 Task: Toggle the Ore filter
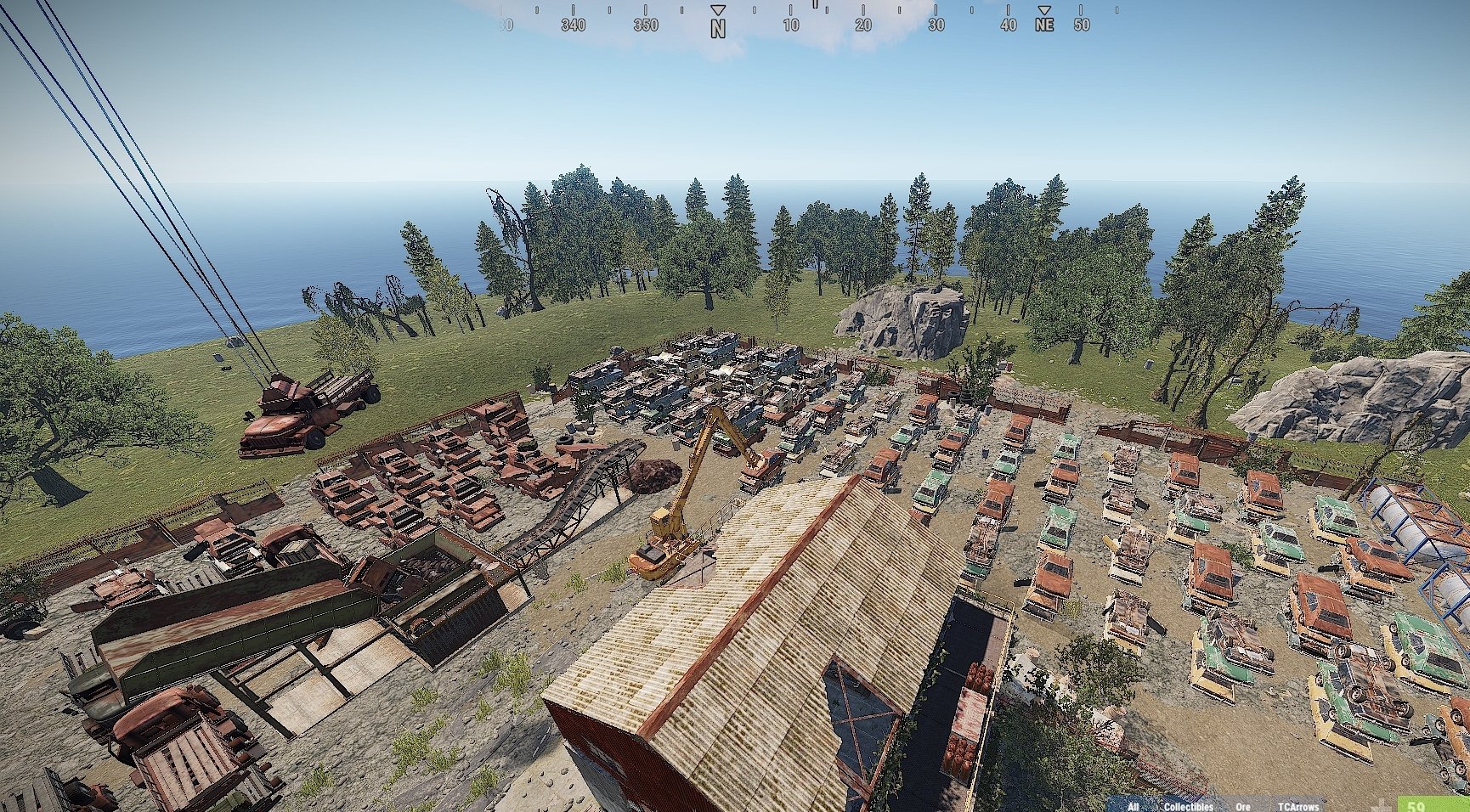click(x=1243, y=806)
